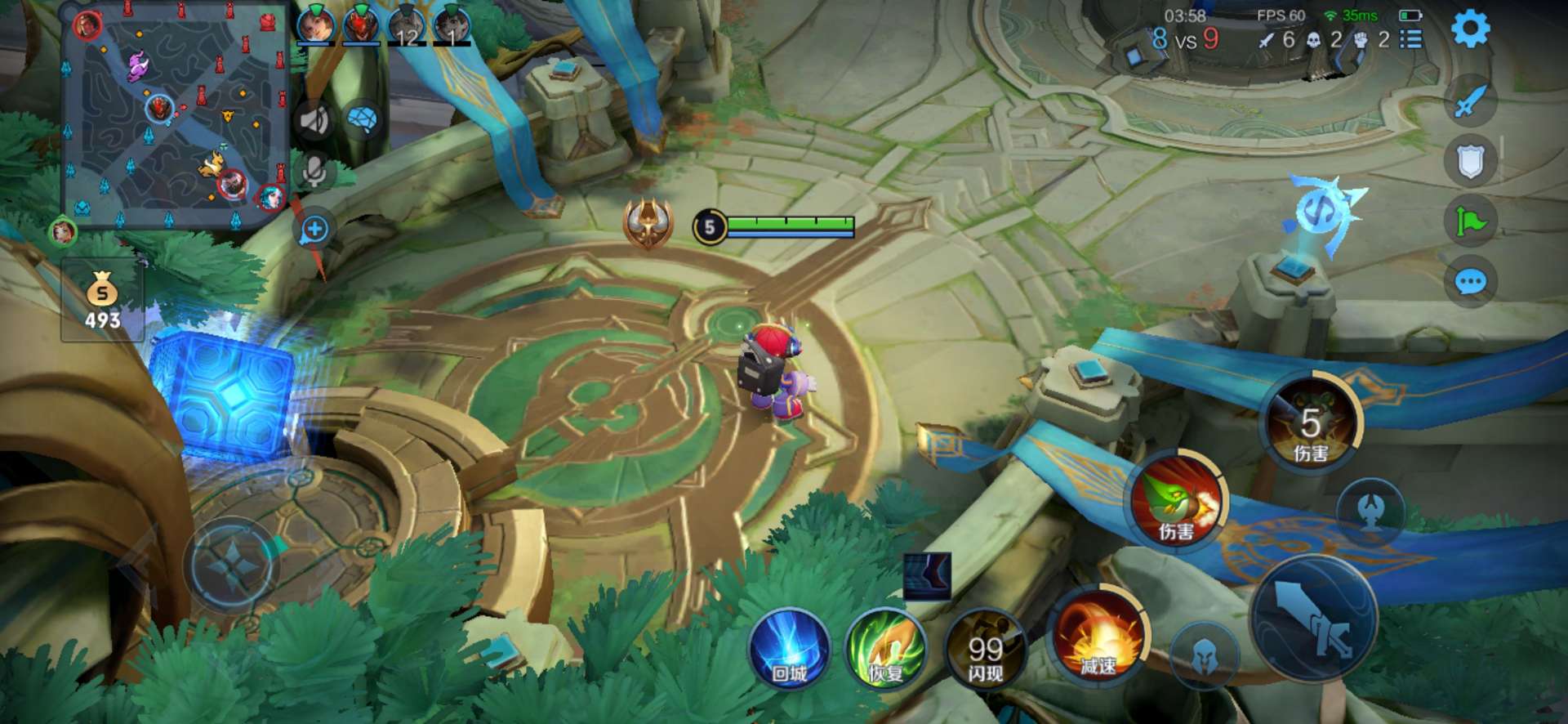Activate the 恢复 heal spell
This screenshot has height=724, width=1568.
click(x=886, y=650)
